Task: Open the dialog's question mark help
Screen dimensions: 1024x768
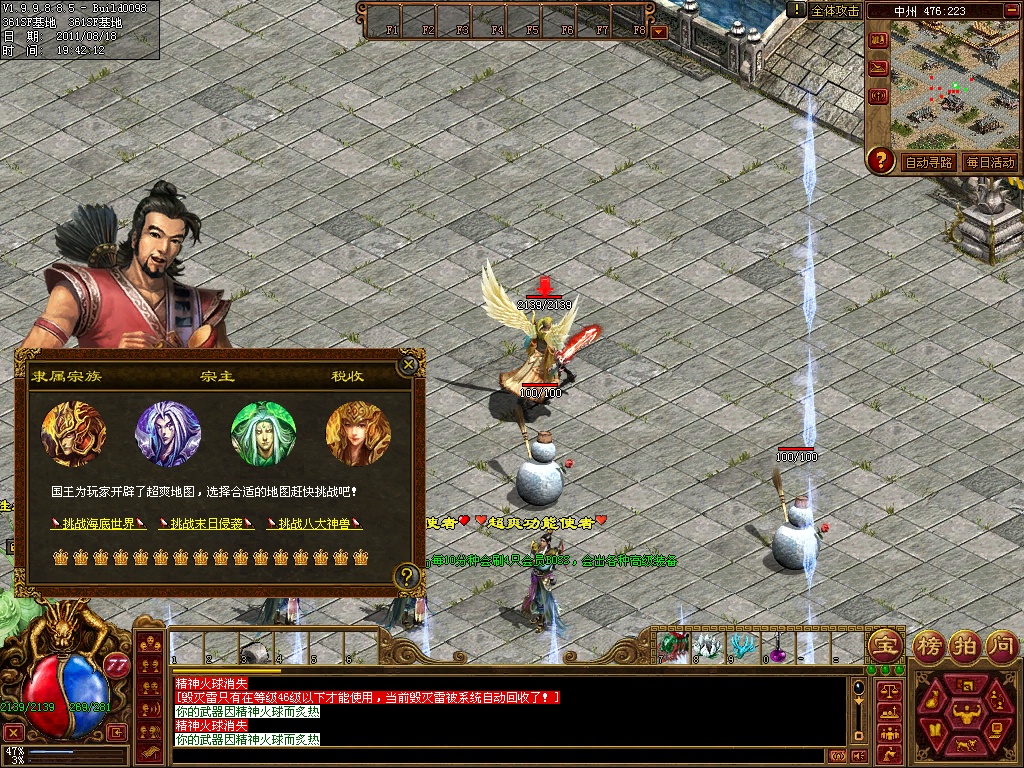Action: [x=406, y=576]
